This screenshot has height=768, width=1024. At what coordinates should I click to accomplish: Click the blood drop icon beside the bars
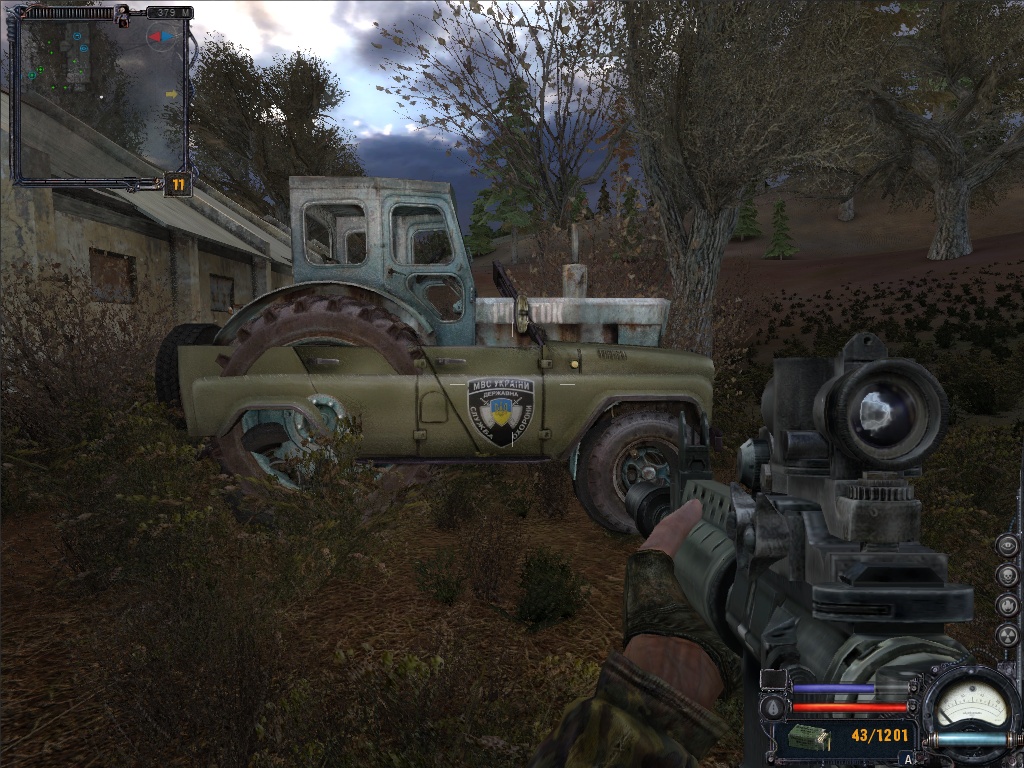770,708
